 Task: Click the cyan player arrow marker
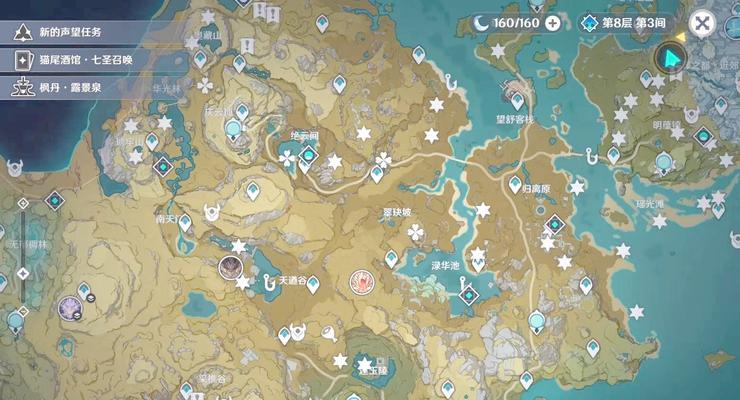pos(670,59)
